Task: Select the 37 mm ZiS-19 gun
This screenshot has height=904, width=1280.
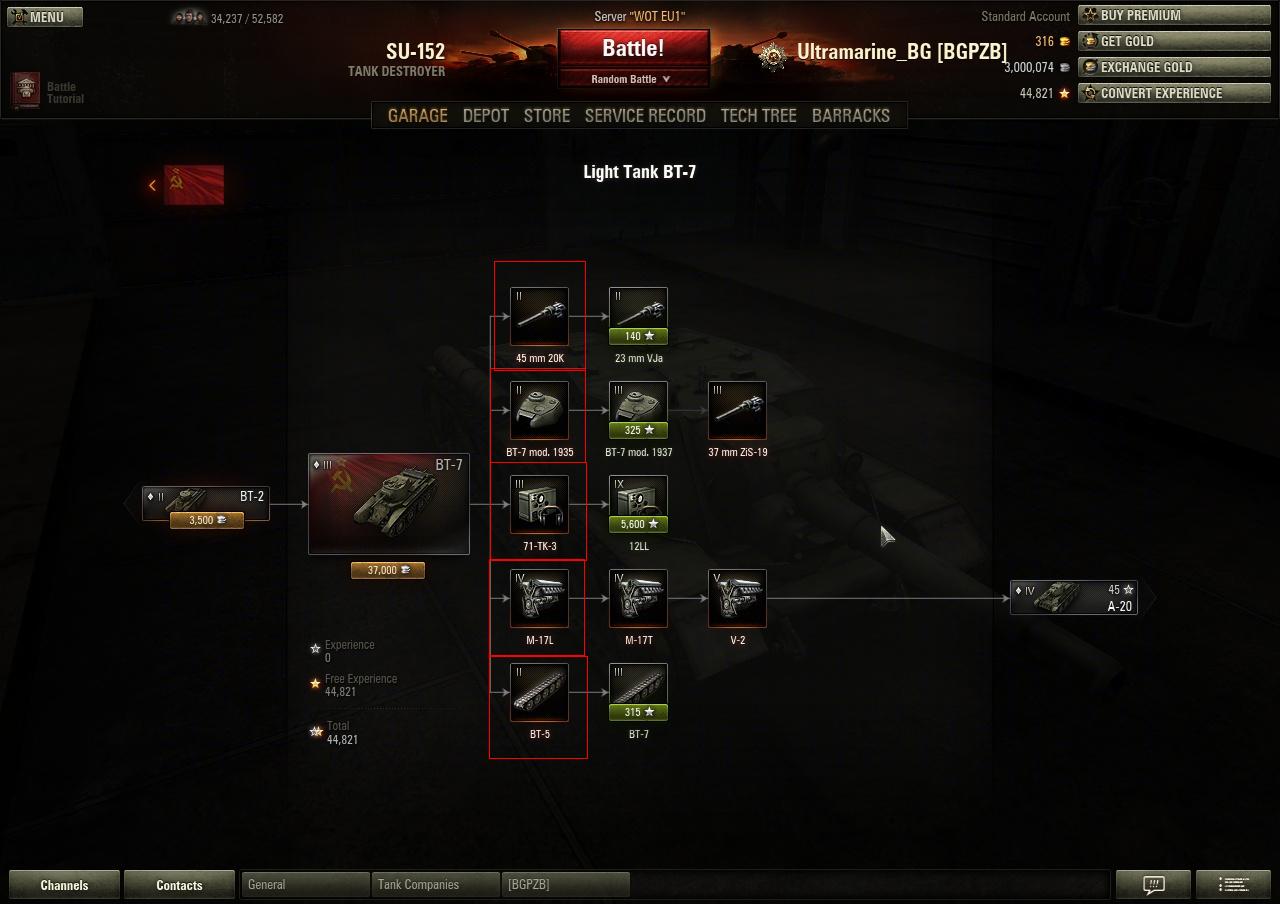Action: point(737,410)
